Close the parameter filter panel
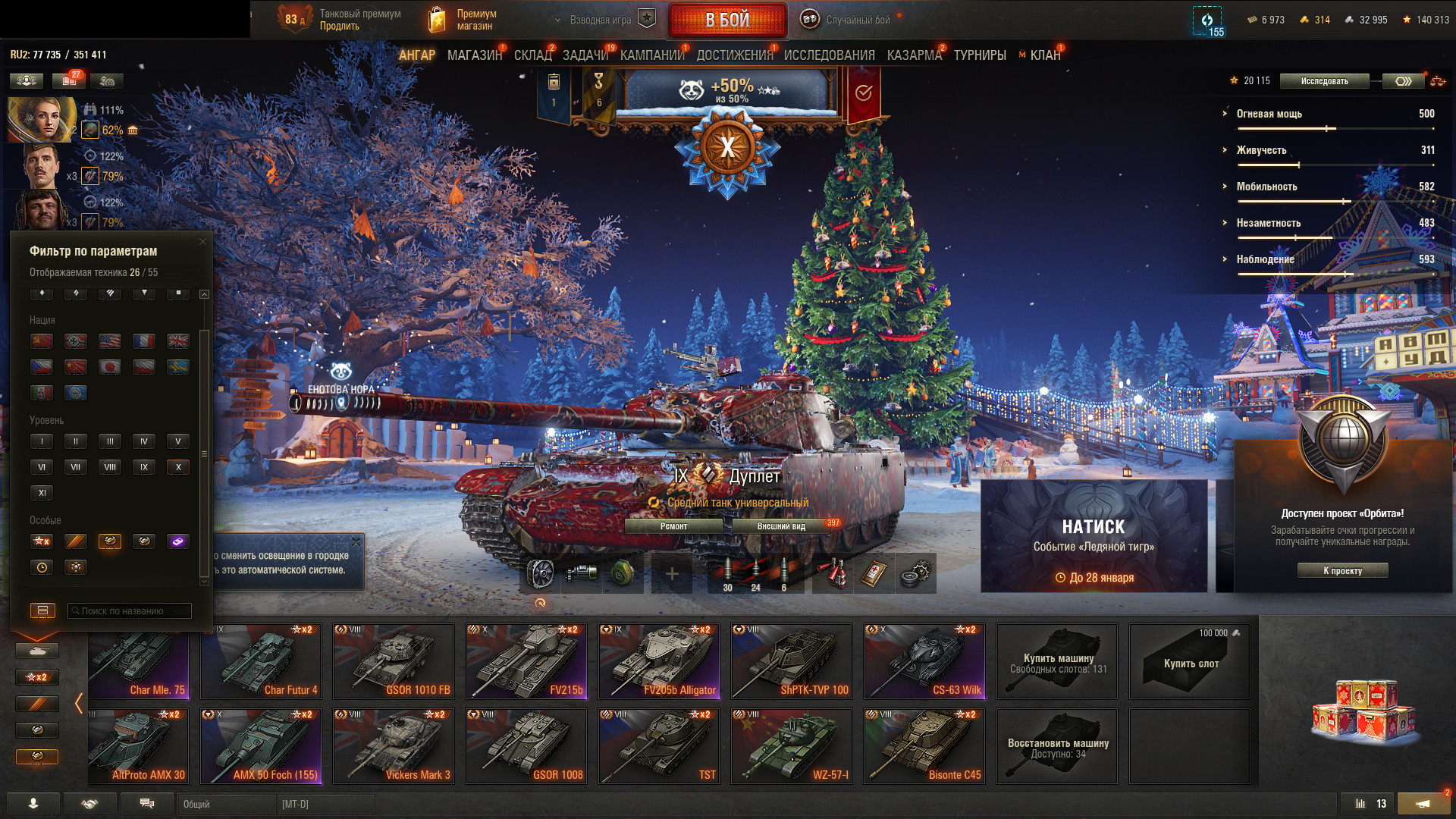1456x819 pixels. pos(202,242)
